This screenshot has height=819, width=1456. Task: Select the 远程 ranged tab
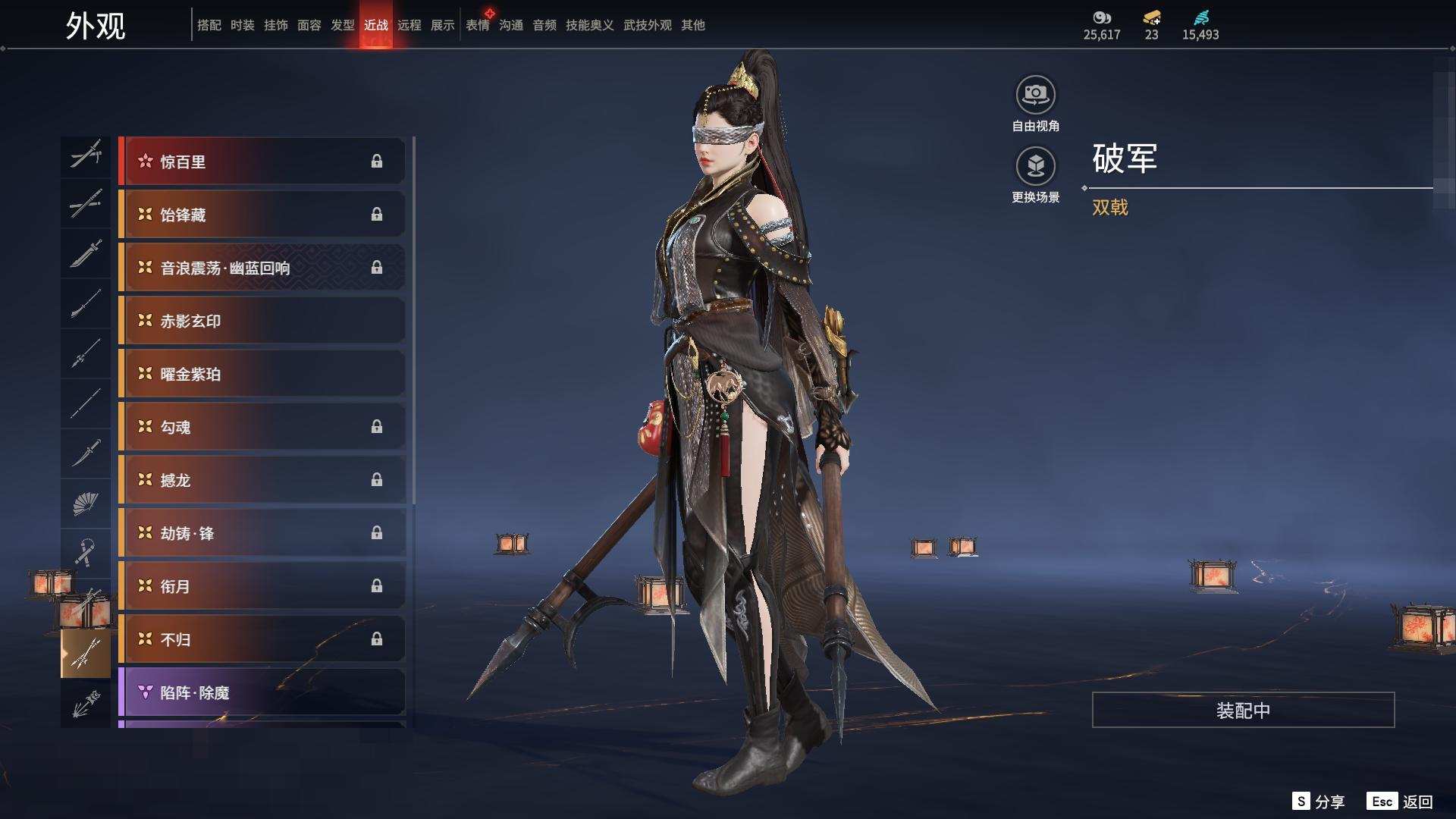point(409,25)
